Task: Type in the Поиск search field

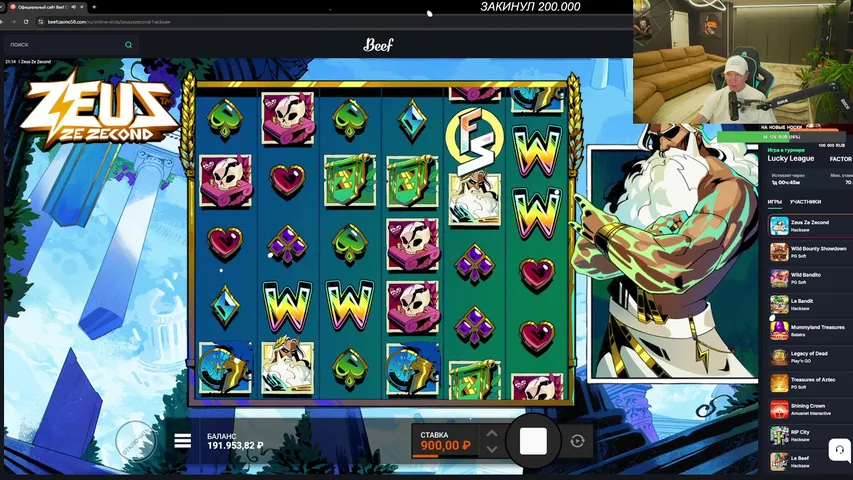Action: click(x=65, y=45)
